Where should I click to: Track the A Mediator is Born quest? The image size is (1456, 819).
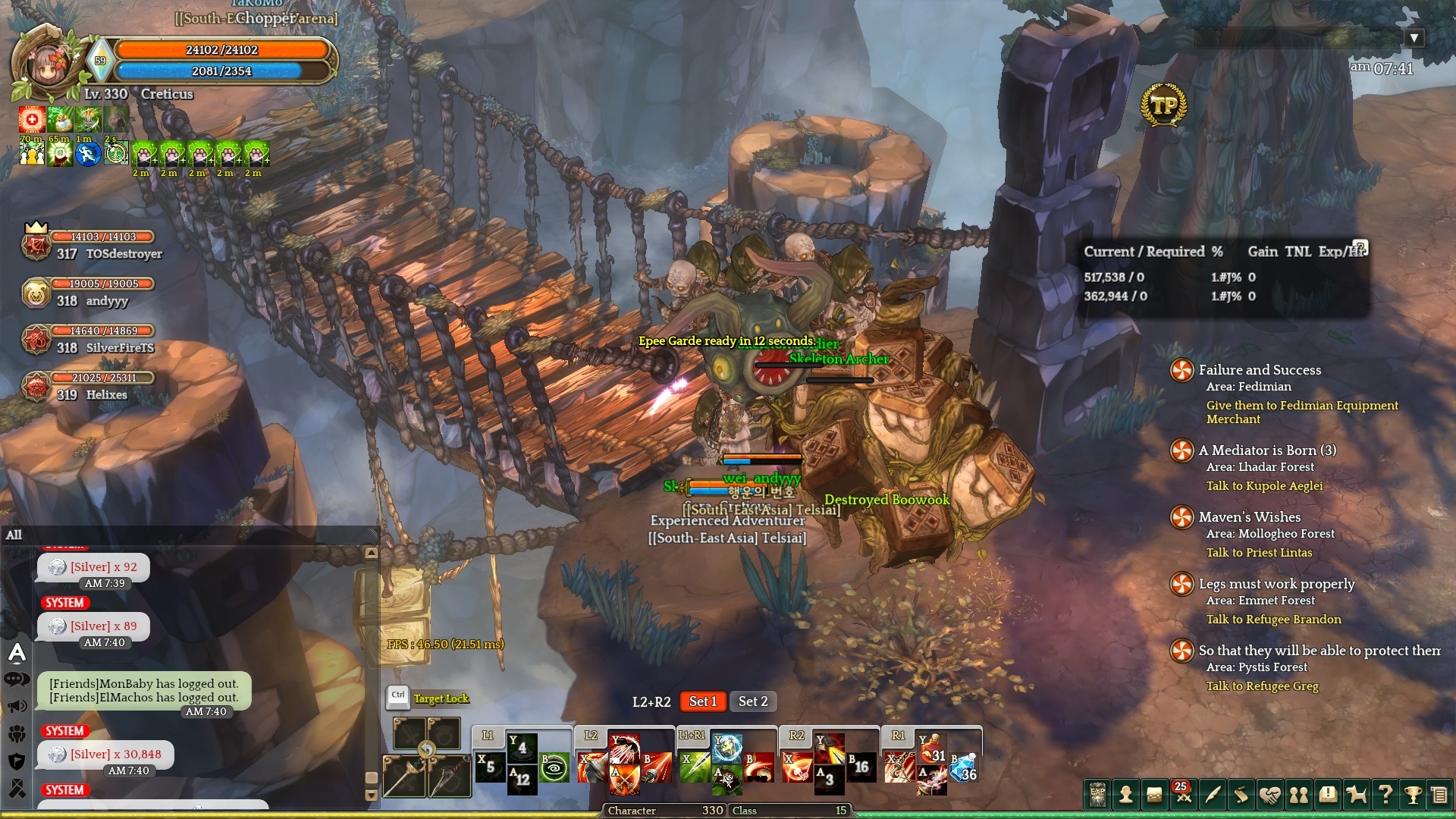coord(1267,450)
